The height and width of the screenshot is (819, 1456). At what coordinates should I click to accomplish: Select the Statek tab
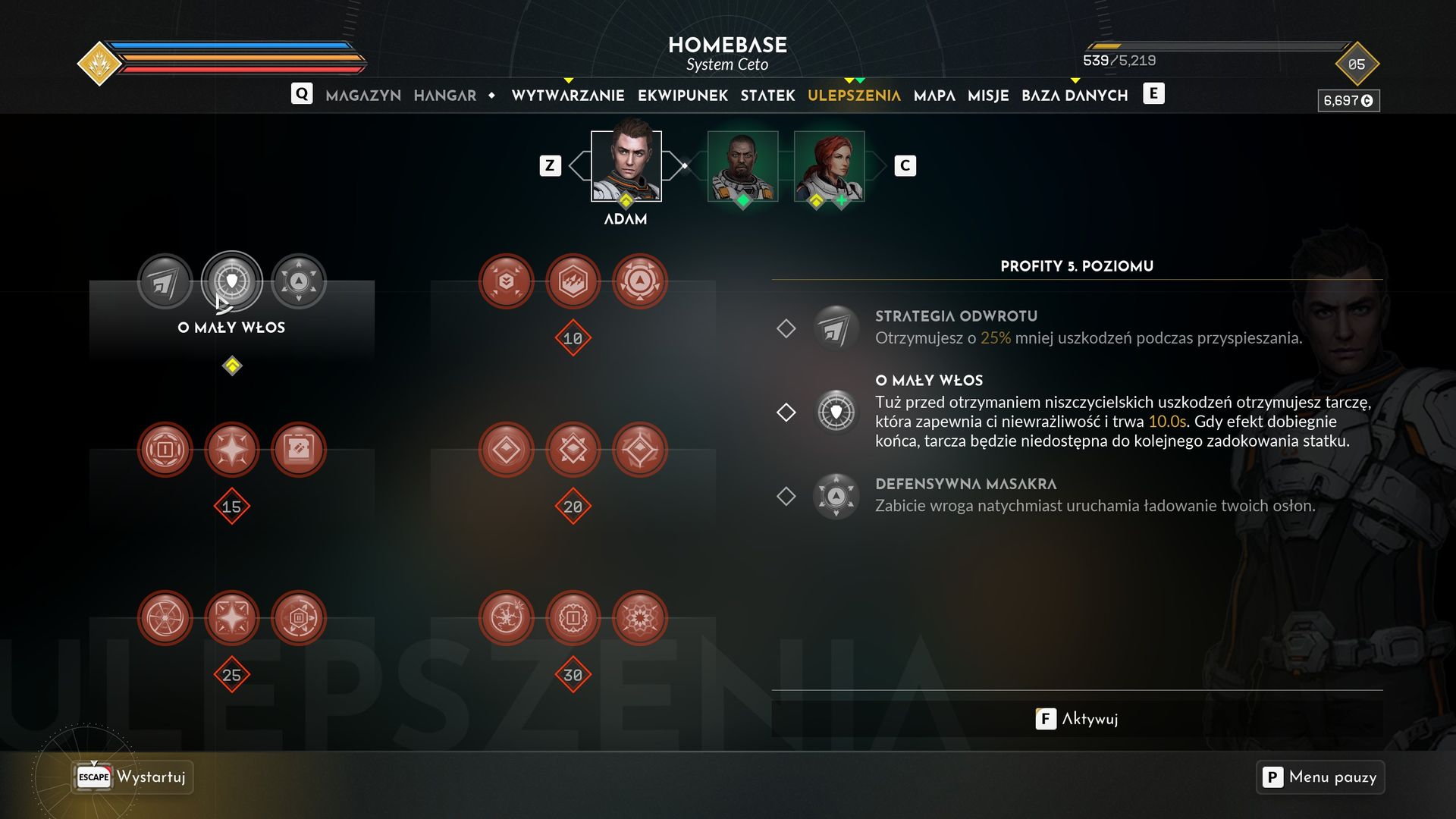(767, 96)
